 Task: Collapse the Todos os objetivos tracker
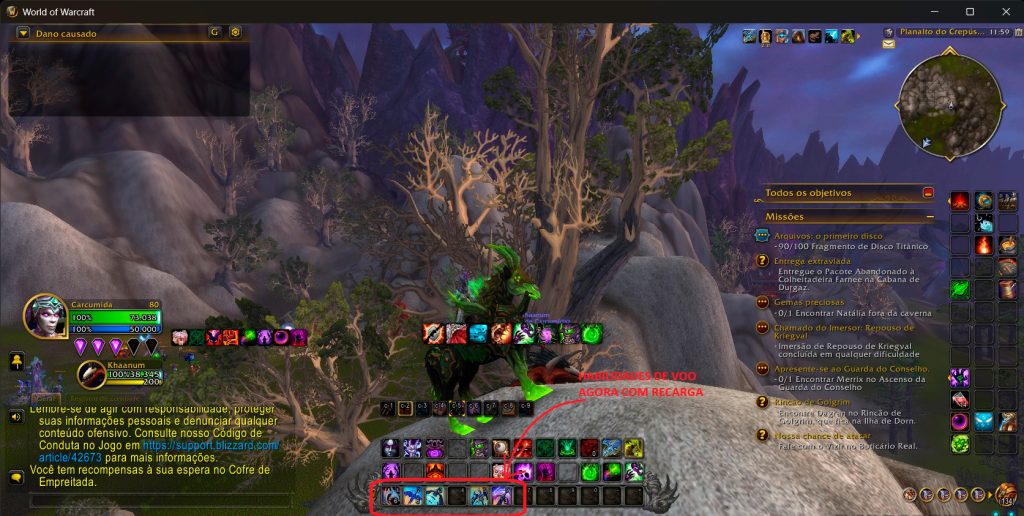click(x=928, y=192)
